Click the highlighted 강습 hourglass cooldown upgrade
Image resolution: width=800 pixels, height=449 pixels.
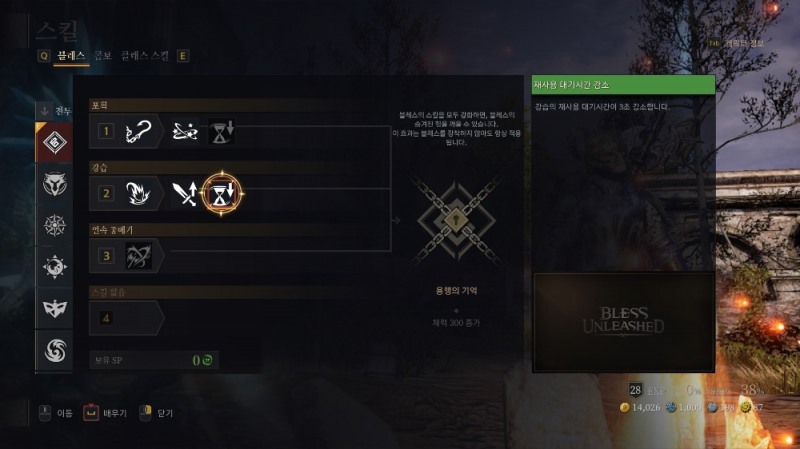[x=221, y=193]
